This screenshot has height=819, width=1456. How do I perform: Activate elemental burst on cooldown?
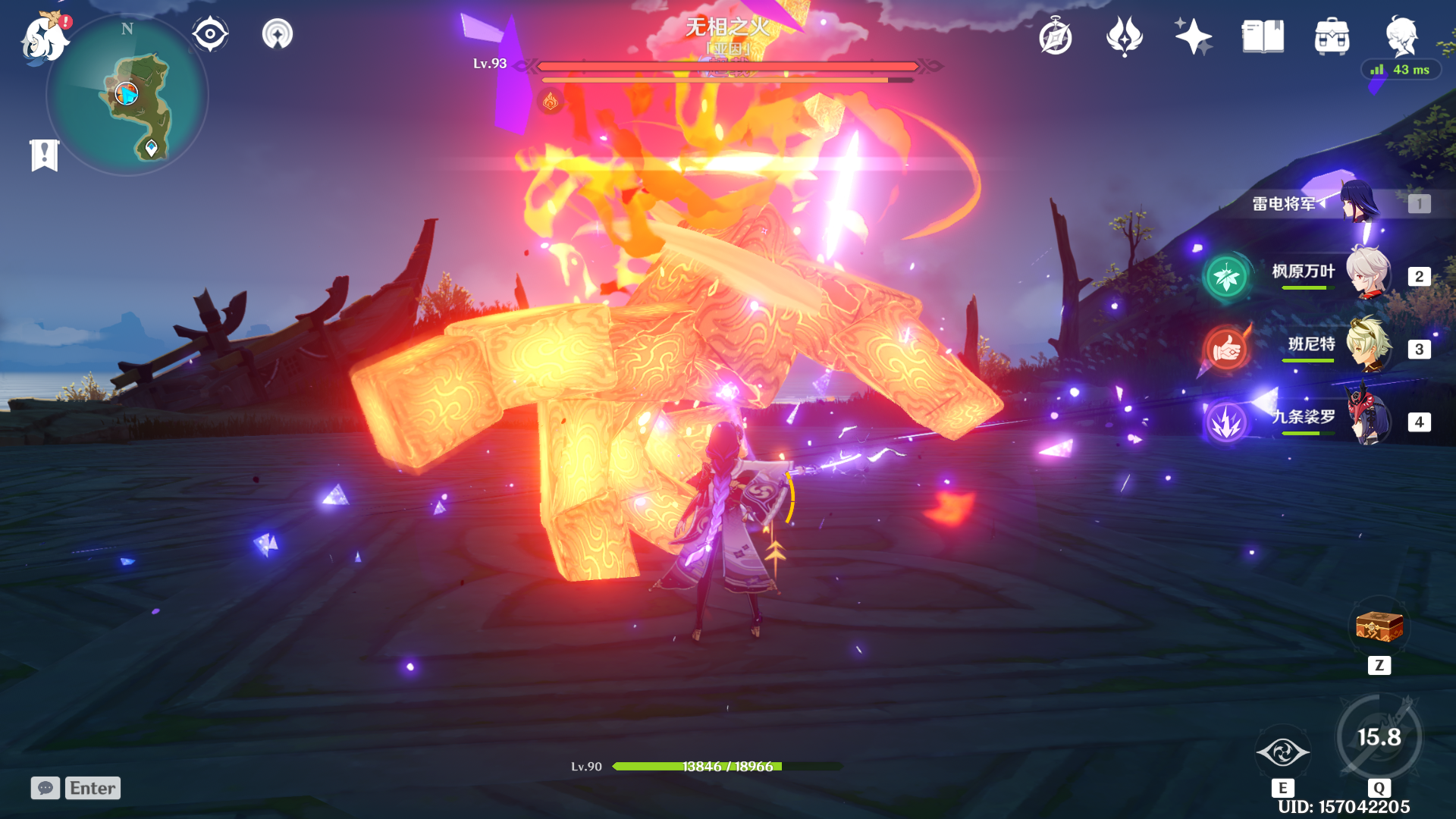[x=1379, y=737]
